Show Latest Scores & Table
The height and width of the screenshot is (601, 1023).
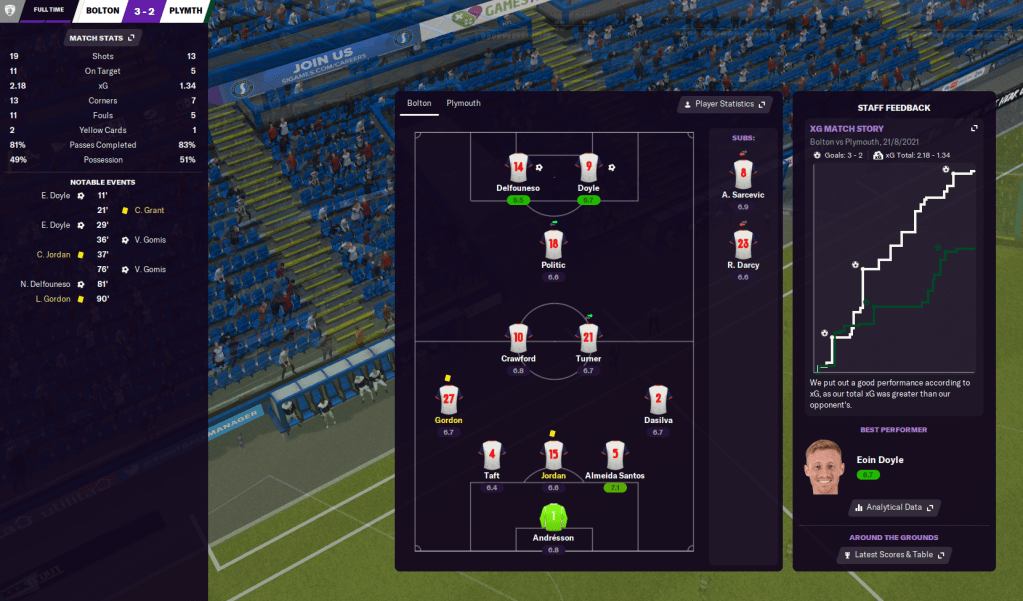[894, 554]
